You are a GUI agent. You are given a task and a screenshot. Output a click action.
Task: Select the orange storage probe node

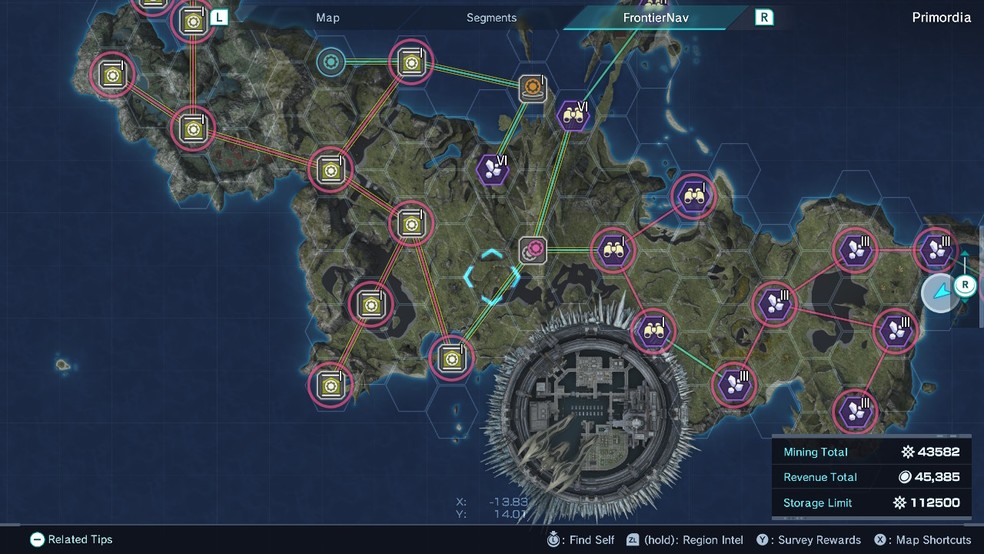tap(533, 89)
